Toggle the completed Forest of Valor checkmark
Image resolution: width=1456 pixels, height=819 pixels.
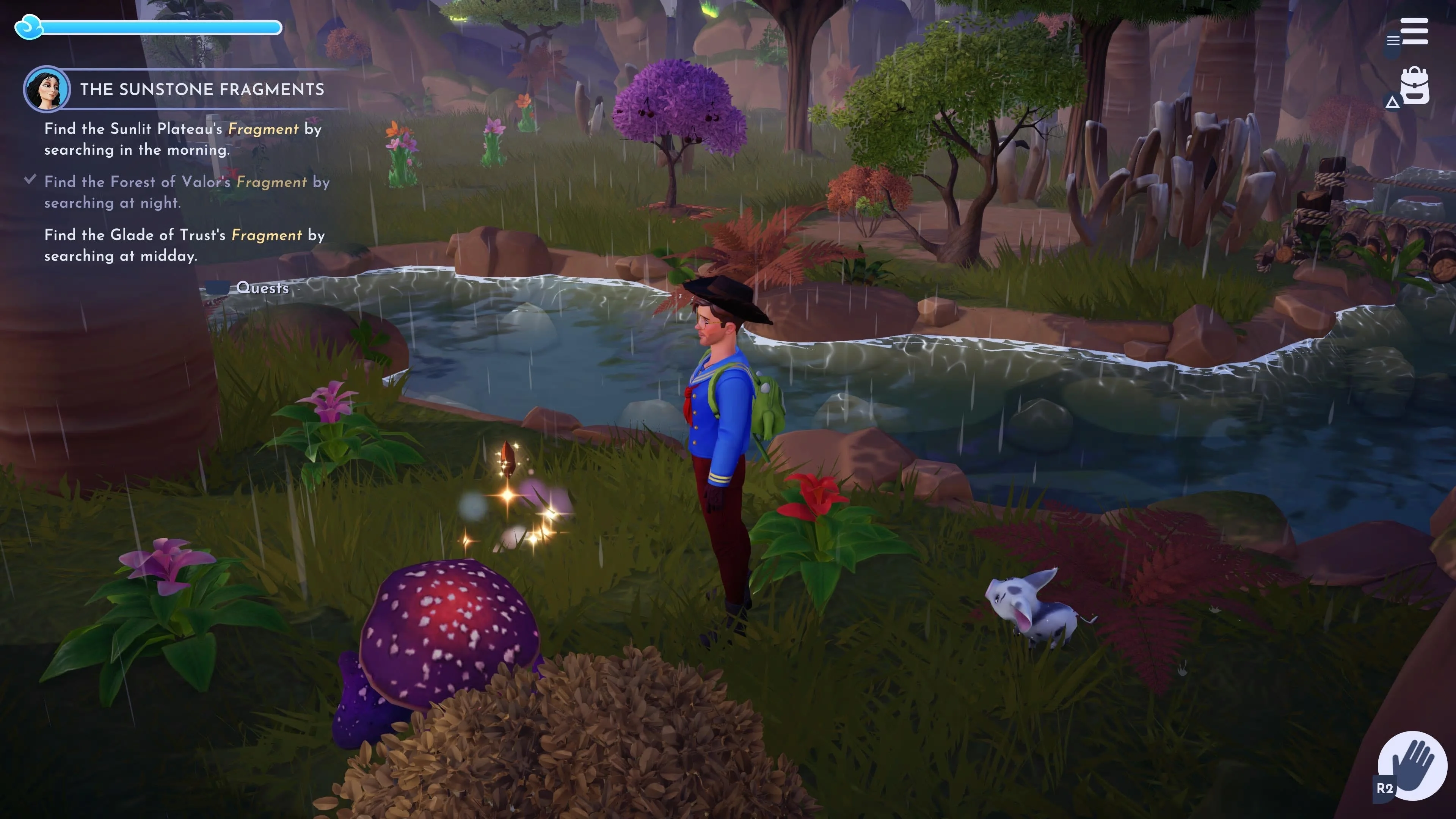click(x=30, y=179)
